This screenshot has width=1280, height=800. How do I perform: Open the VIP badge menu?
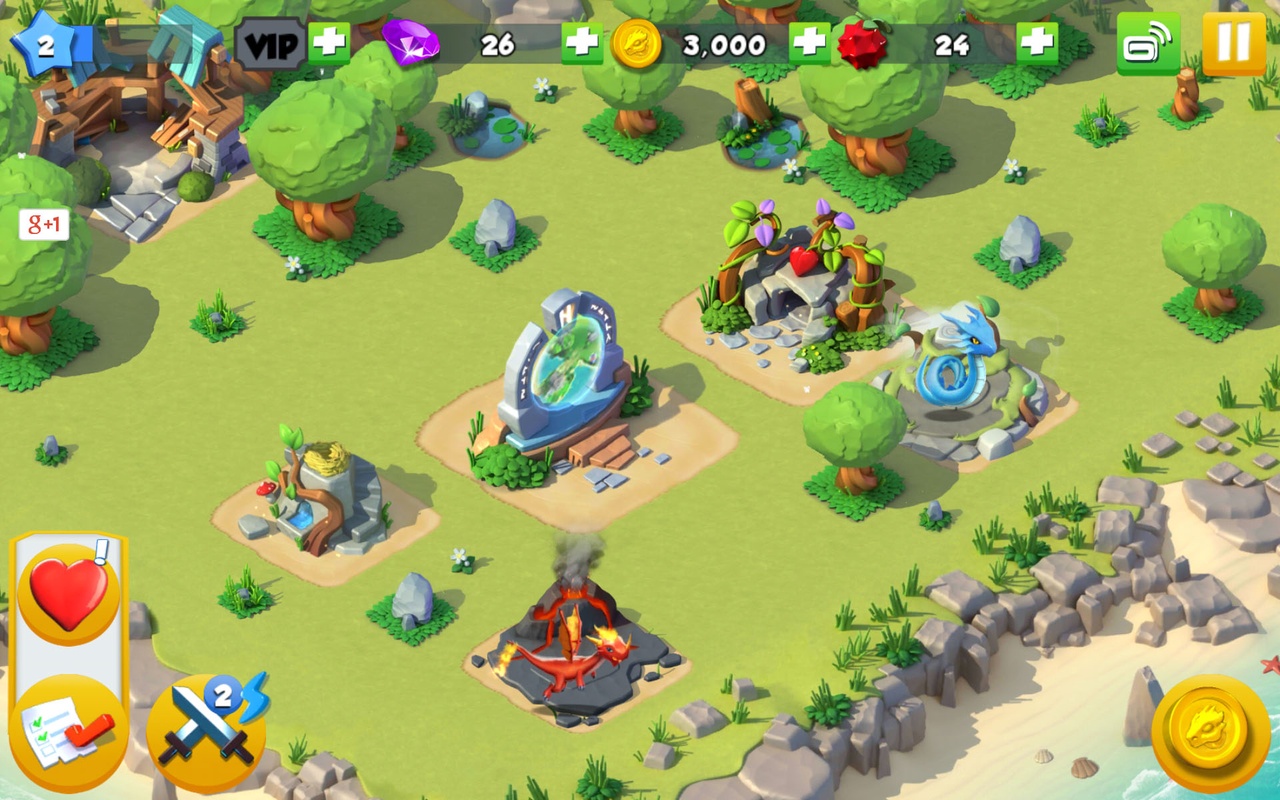point(270,45)
